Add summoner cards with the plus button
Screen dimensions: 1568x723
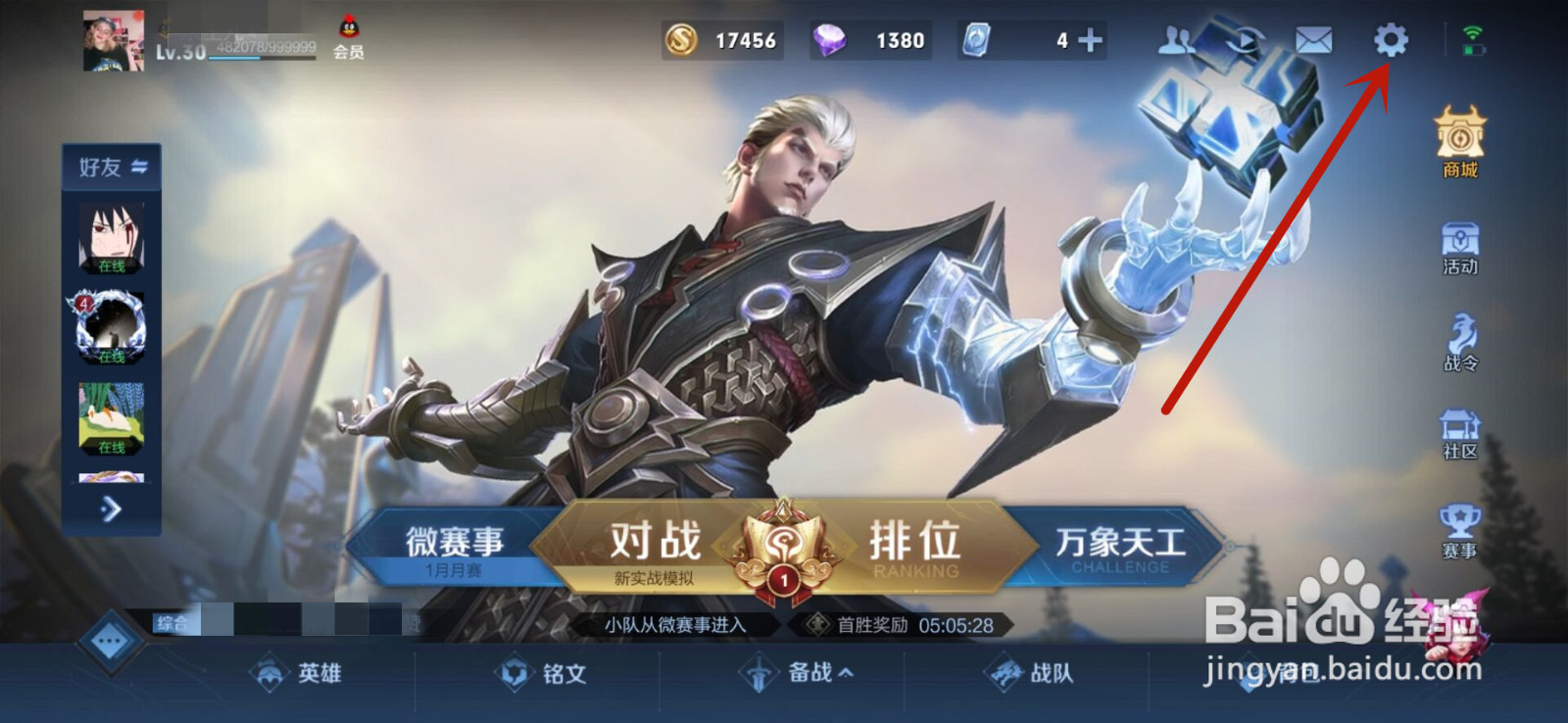pyautogui.click(x=1088, y=41)
